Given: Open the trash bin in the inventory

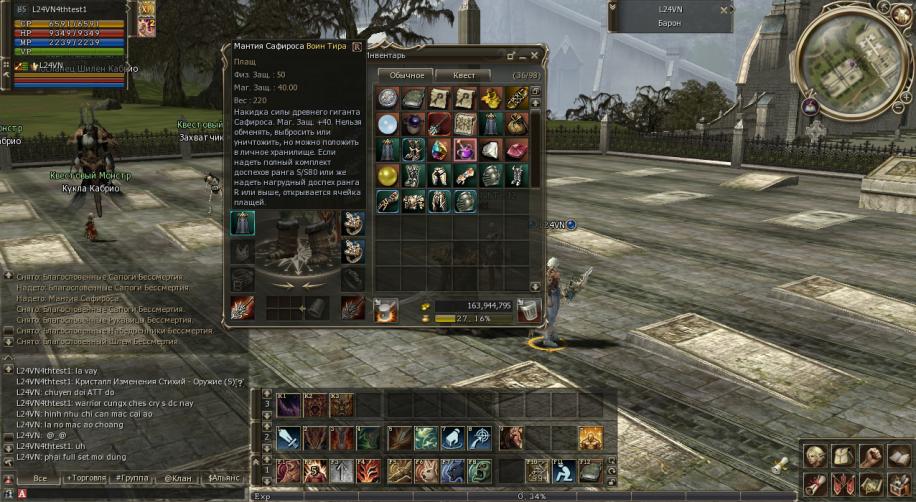Looking at the screenshot, I should 529,311.
